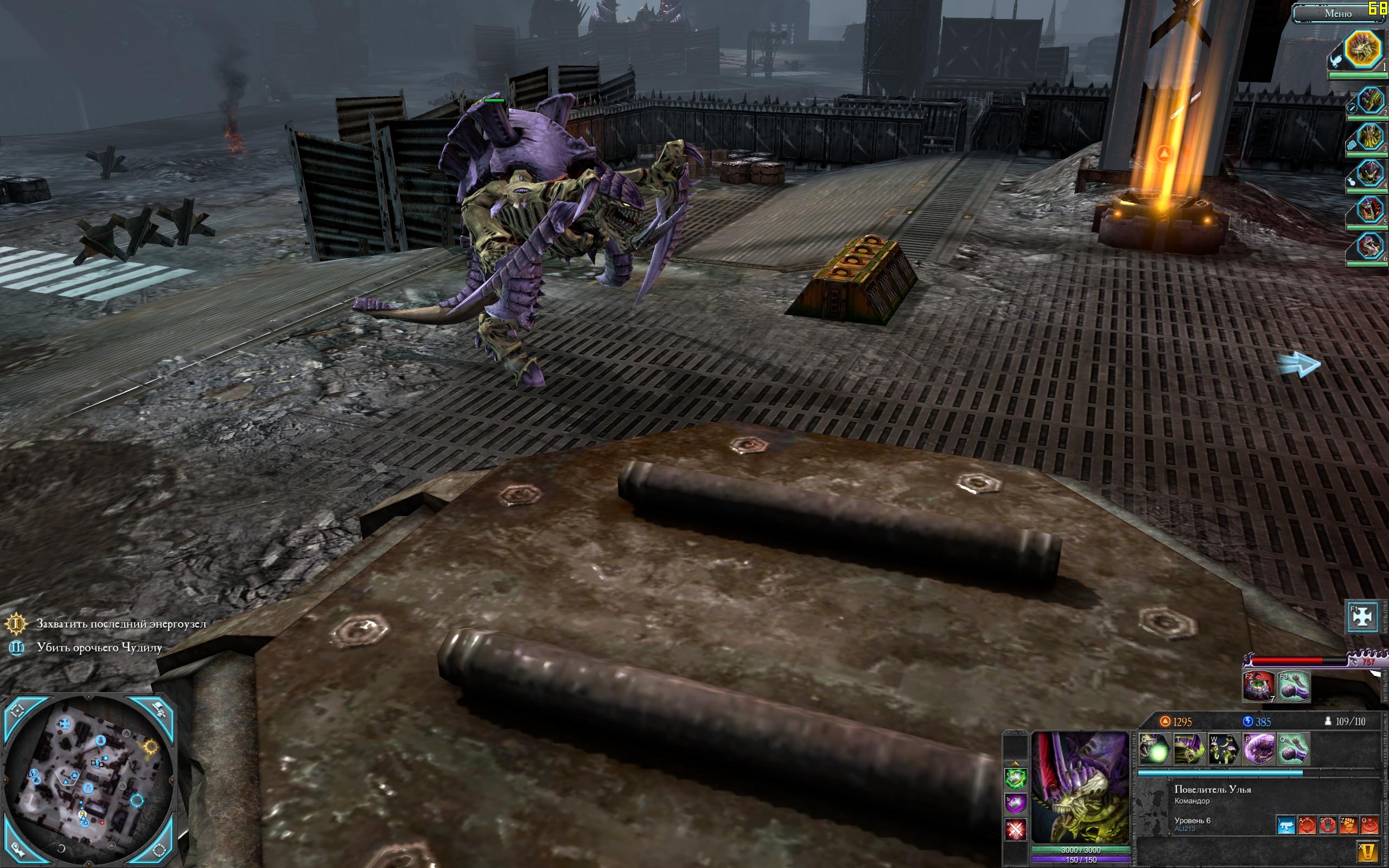Cast the P purple brood ability
The image size is (1389, 868).
point(1258,749)
